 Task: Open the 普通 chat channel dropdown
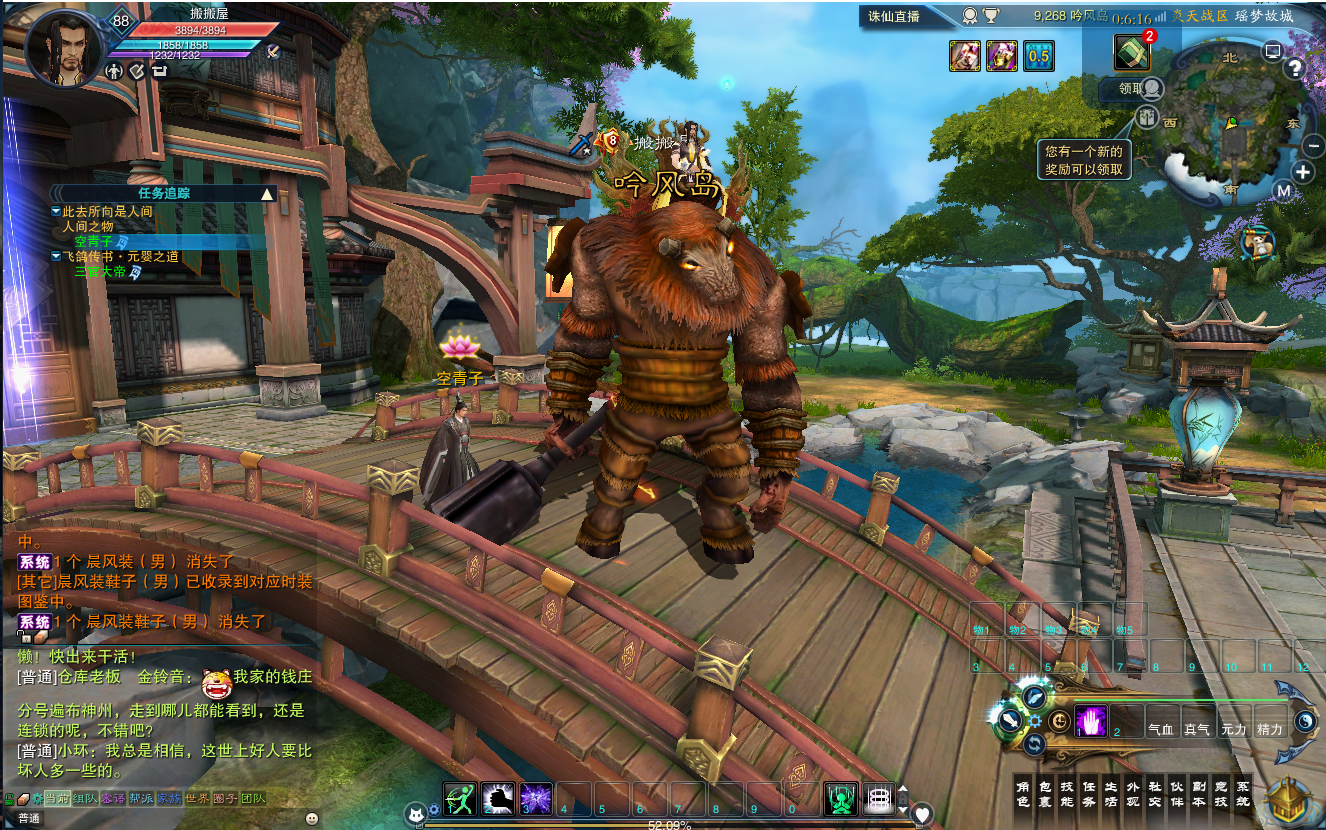click(x=30, y=817)
